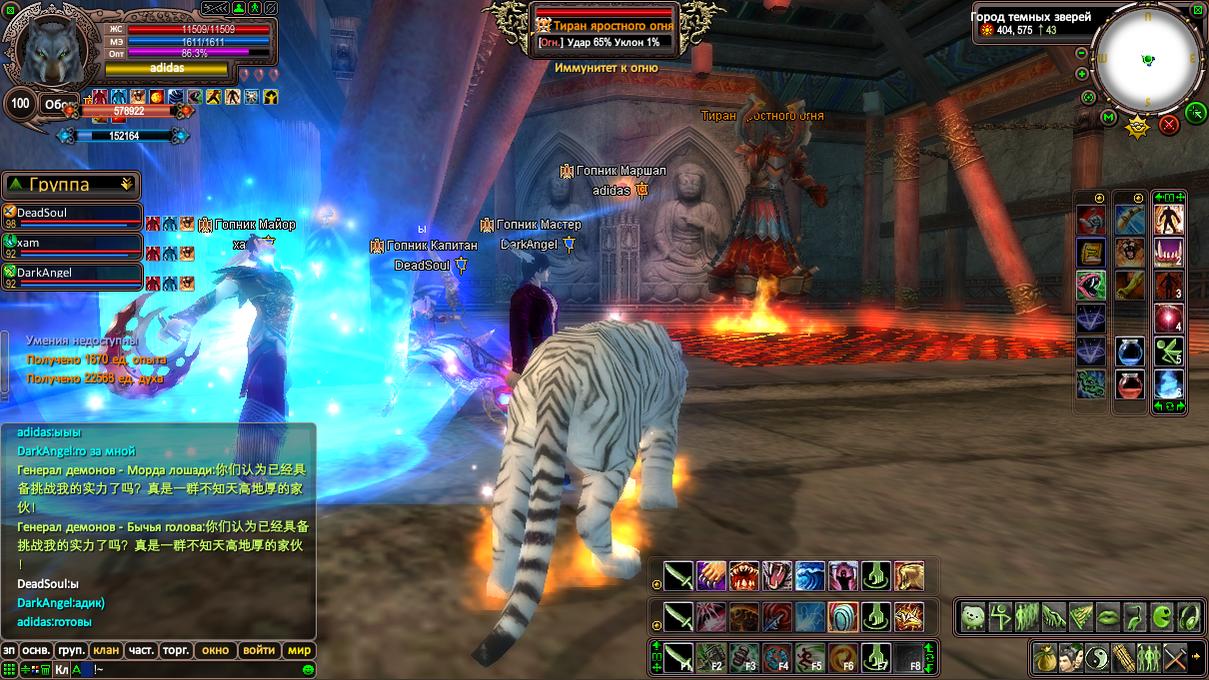Switch chat to the клан tab

point(105,650)
